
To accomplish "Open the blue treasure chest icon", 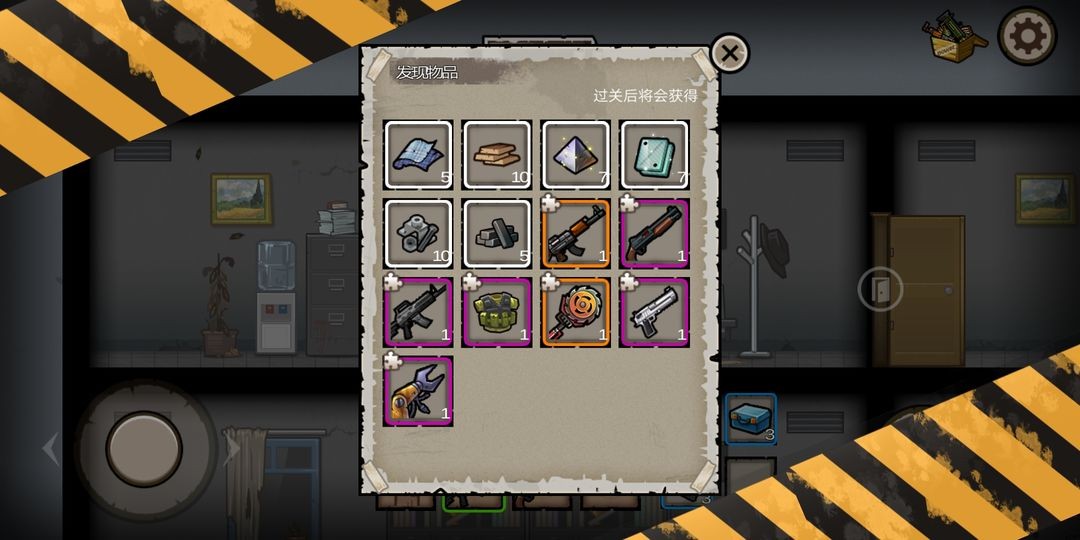I will pyautogui.click(x=750, y=419).
